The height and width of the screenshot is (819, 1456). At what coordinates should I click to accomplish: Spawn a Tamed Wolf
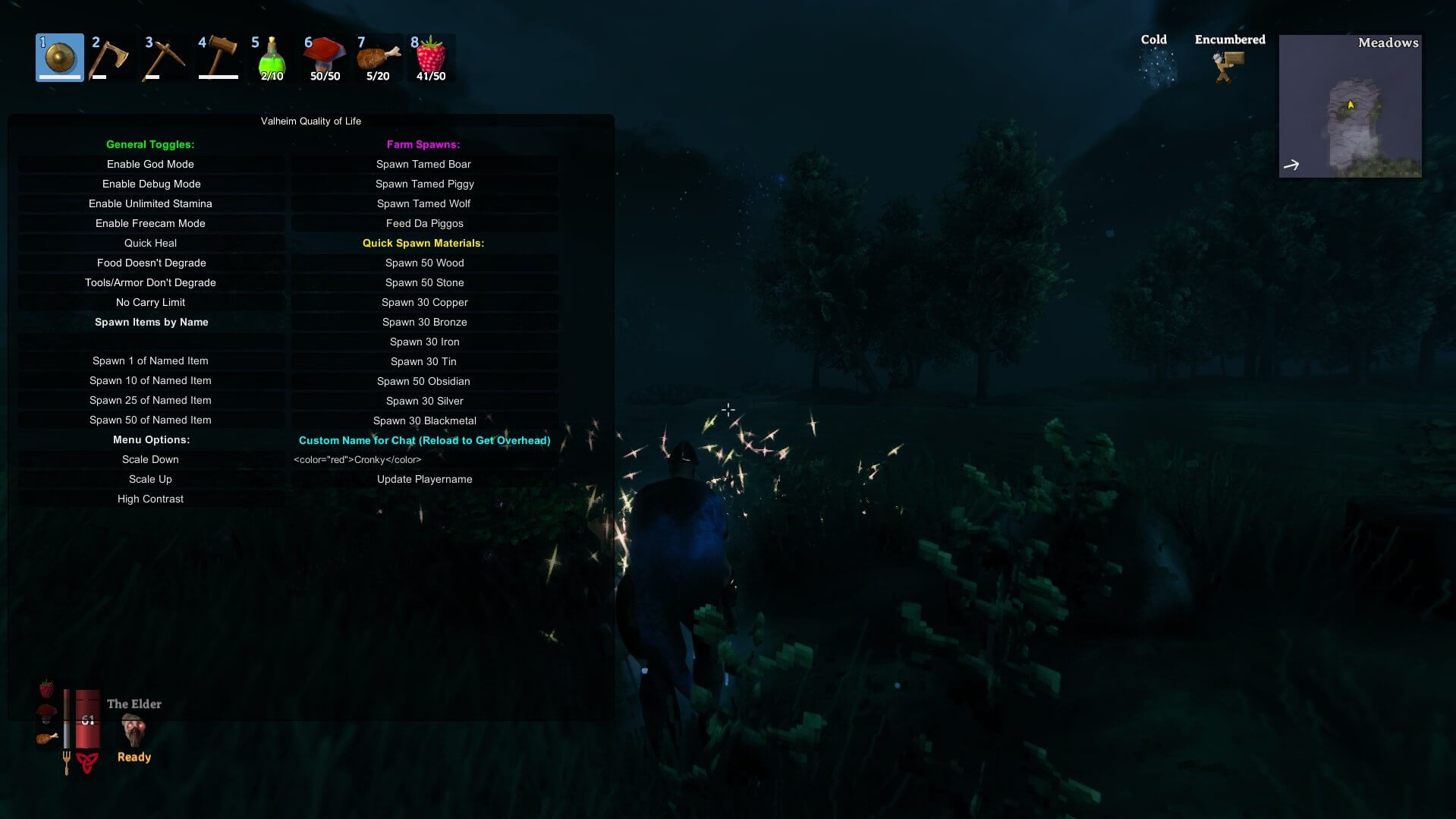[423, 203]
